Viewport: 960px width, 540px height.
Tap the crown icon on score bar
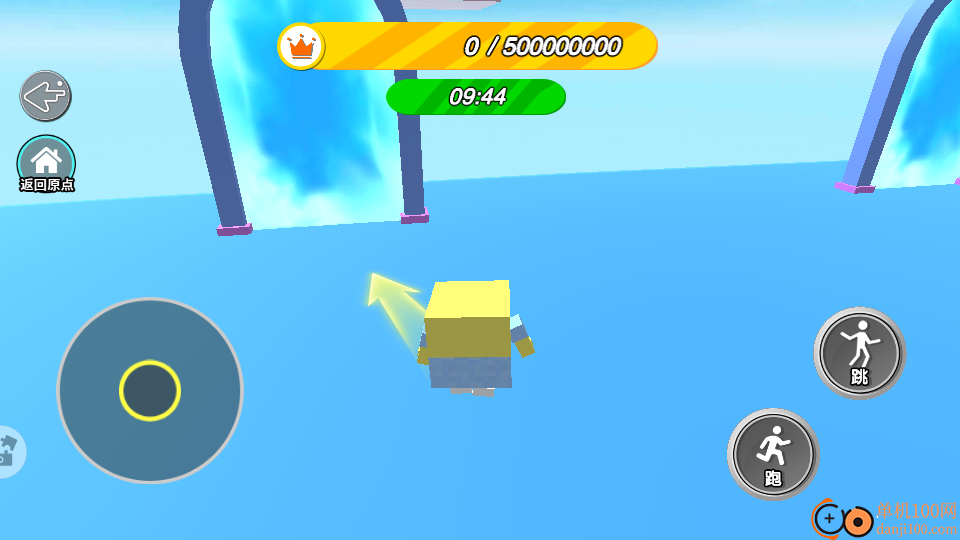point(301,46)
